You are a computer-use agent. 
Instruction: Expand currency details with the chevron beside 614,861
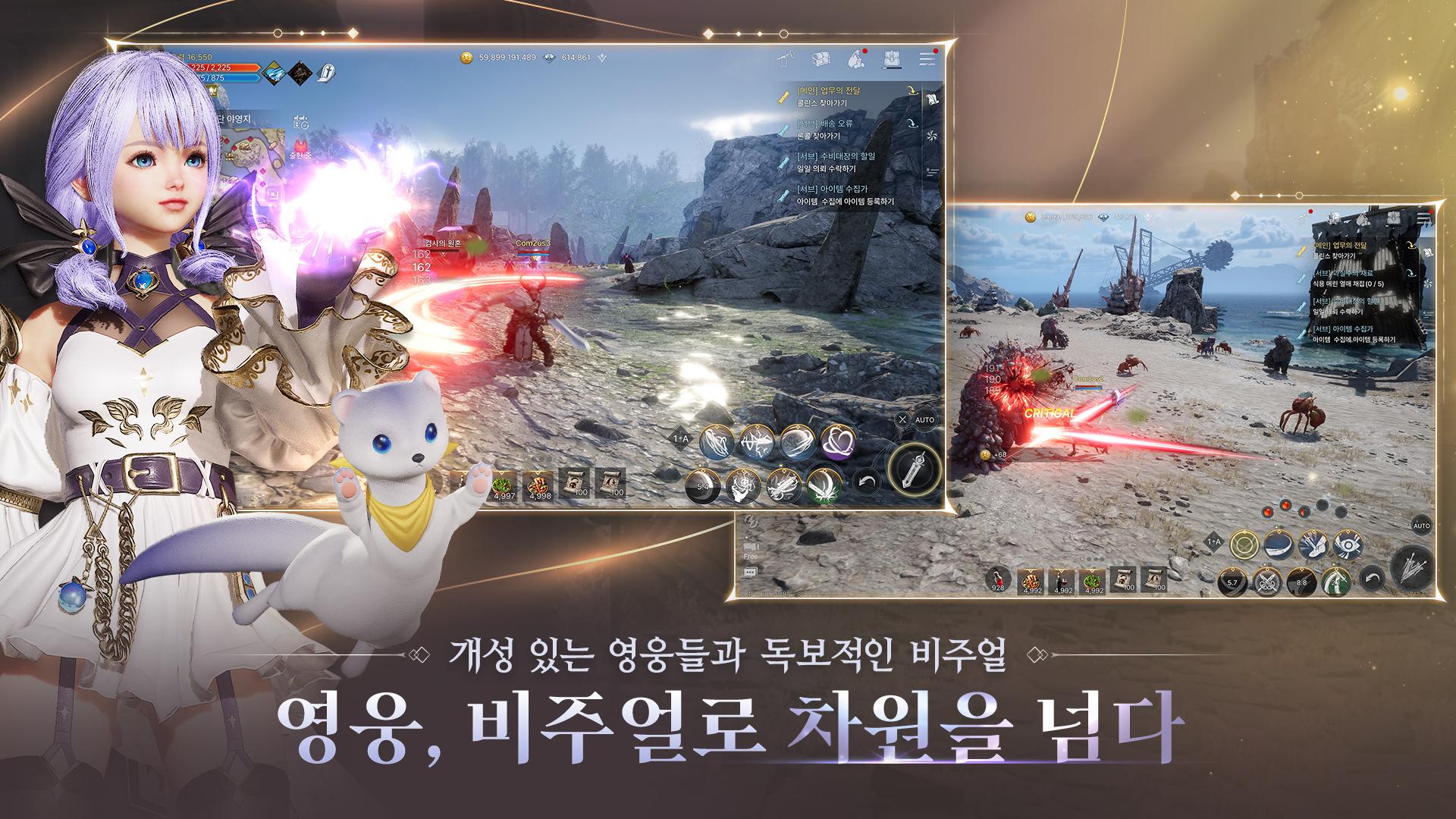601,55
